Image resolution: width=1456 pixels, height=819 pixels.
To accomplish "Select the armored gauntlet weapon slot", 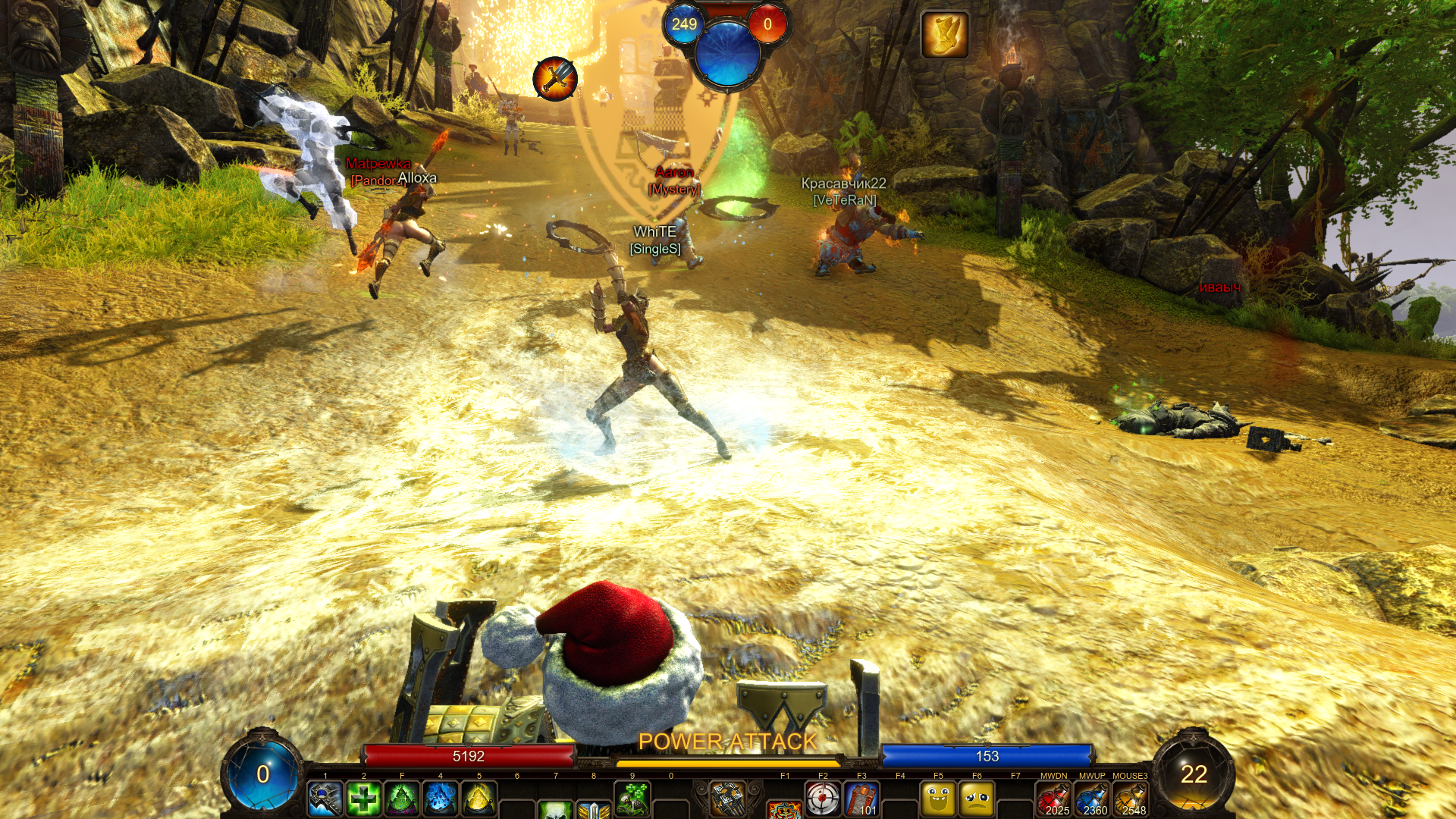I will [728, 799].
